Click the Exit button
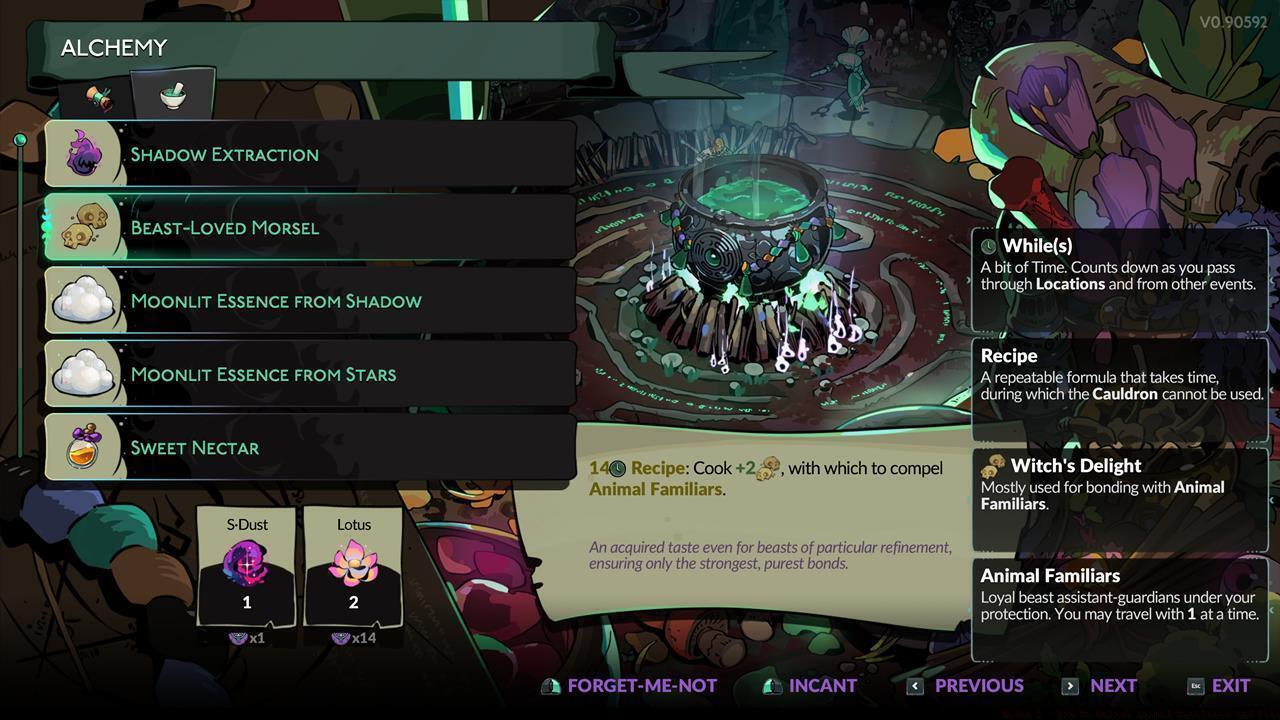Screen dimensions: 1280x720 click(1222, 686)
